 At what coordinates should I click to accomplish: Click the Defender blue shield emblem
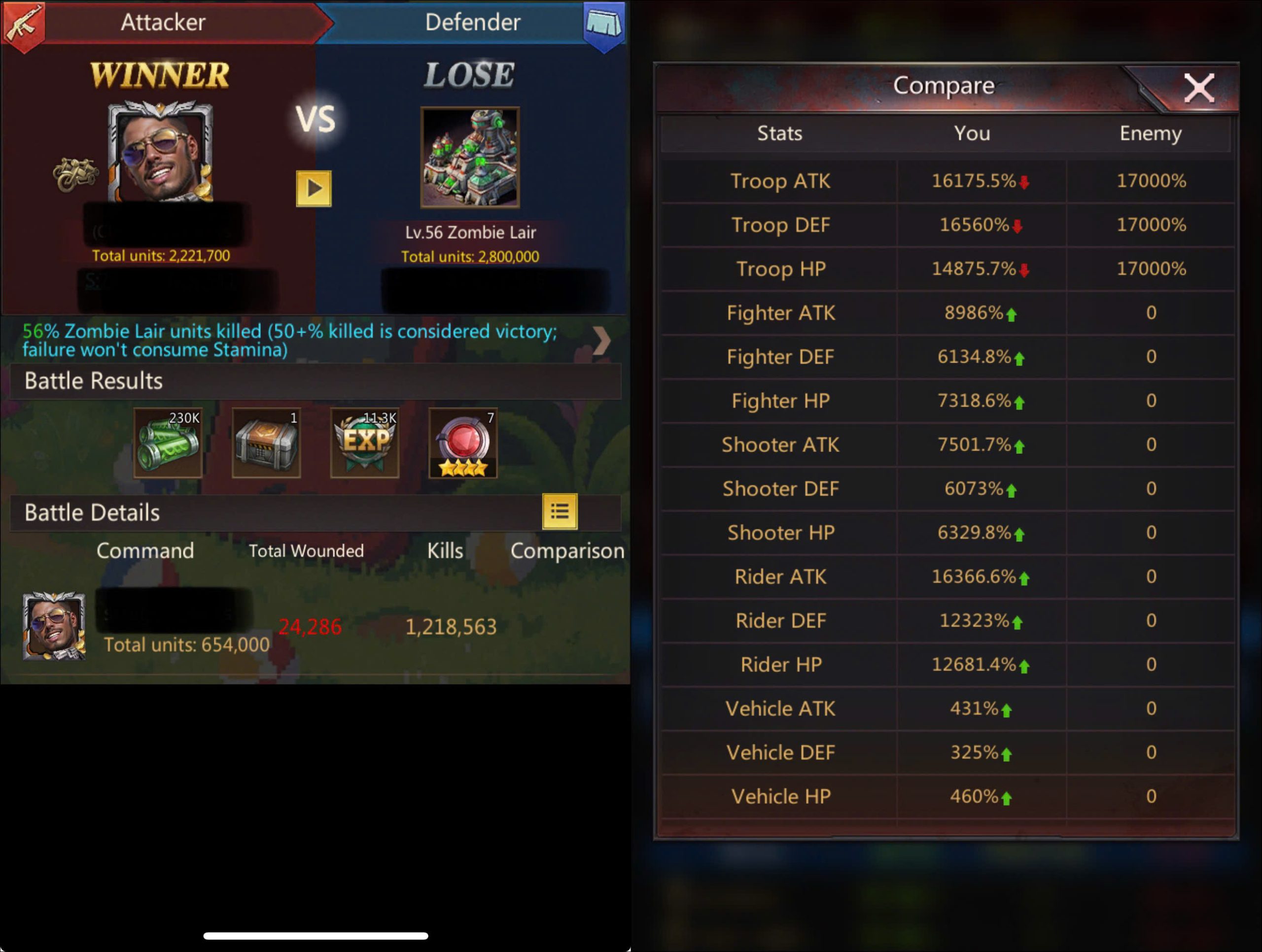tap(604, 24)
